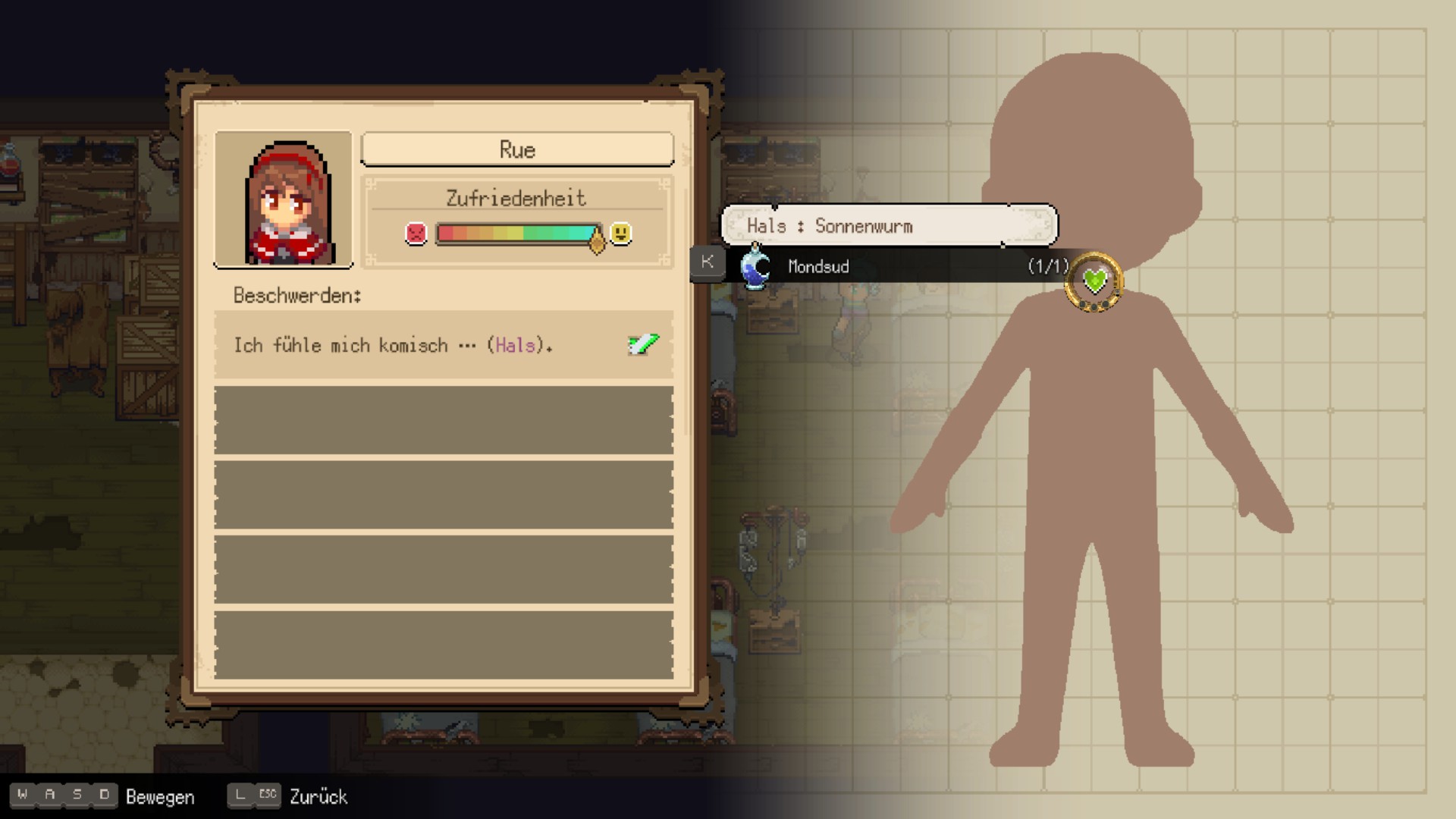Image resolution: width=1456 pixels, height=819 pixels.
Task: Select the Rue name banner
Action: (x=516, y=149)
